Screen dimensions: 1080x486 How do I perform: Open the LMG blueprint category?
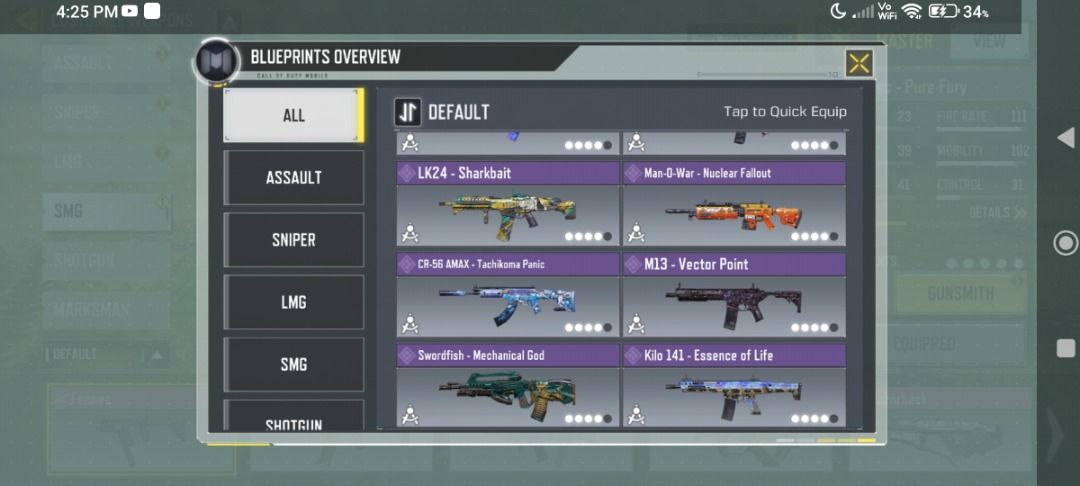[x=293, y=302]
